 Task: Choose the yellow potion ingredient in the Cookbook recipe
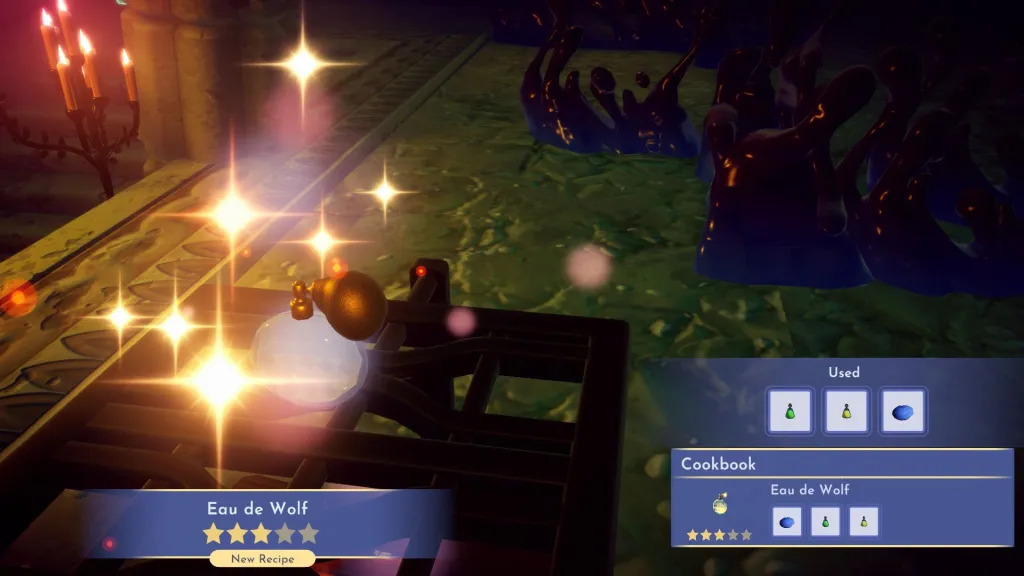pos(863,521)
